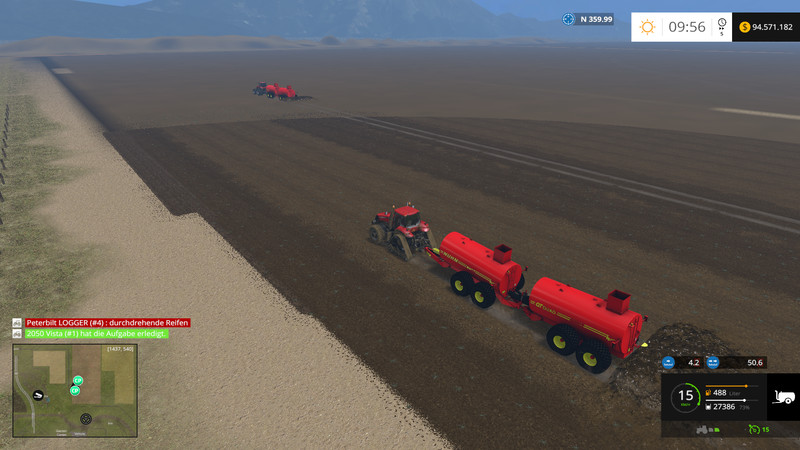The image size is (800, 450).
Task: Open the sunny weather forecast icon
Action: pyautogui.click(x=648, y=27)
